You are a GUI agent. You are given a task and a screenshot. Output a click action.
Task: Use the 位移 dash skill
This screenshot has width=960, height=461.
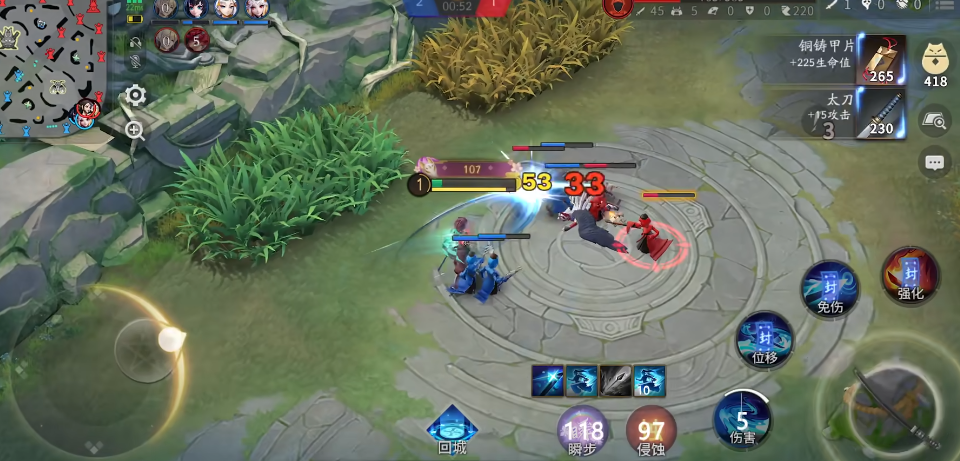[x=765, y=340]
